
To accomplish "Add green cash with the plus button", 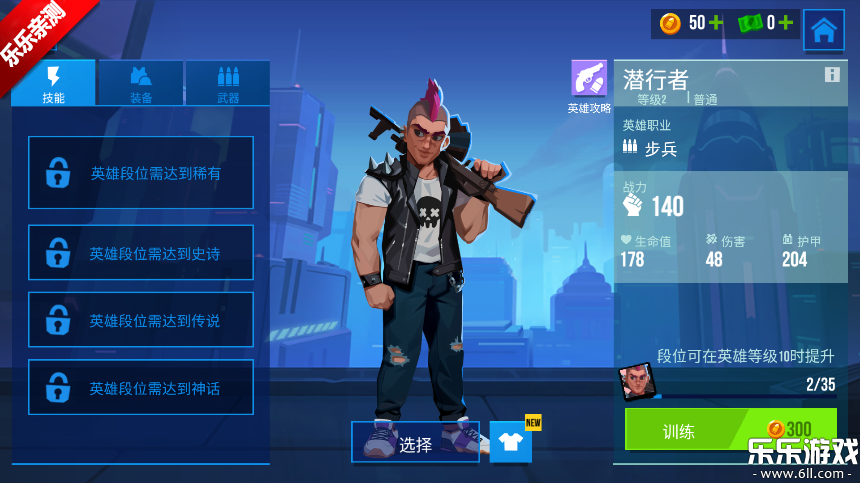I will click(786, 23).
